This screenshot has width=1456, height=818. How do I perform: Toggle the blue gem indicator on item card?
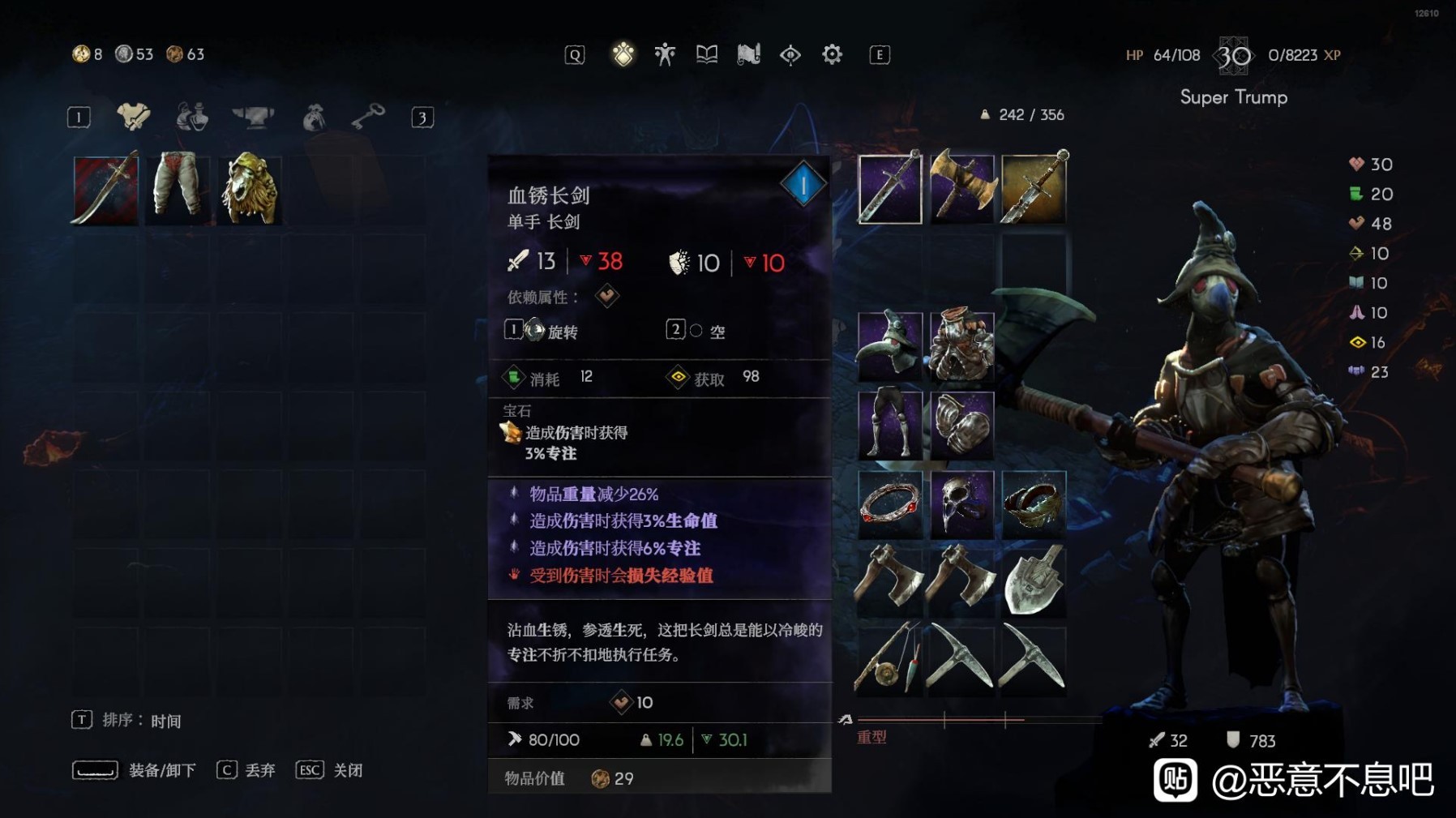pyautogui.click(x=803, y=182)
